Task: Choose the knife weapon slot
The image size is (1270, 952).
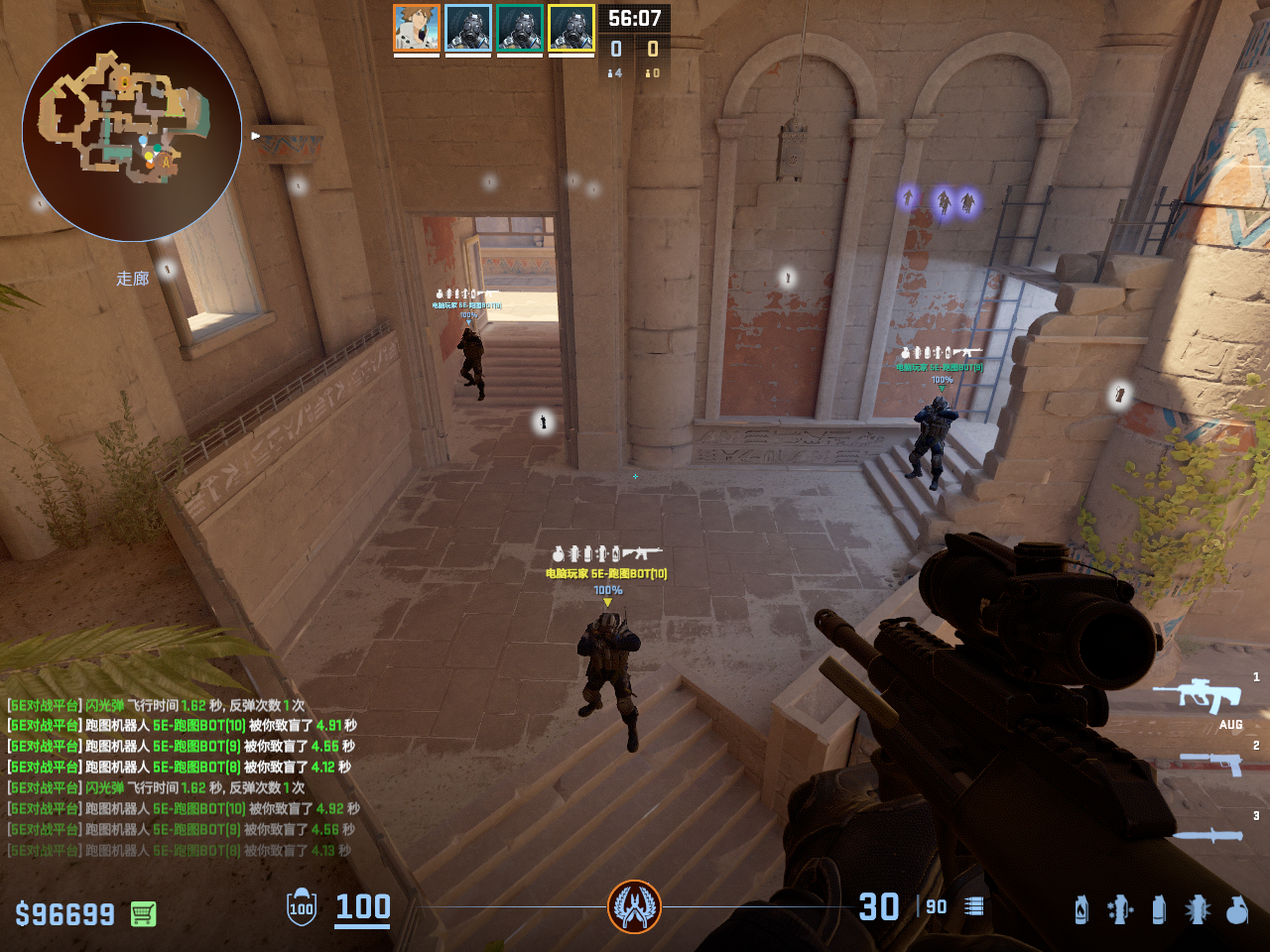Action: pos(1208,835)
